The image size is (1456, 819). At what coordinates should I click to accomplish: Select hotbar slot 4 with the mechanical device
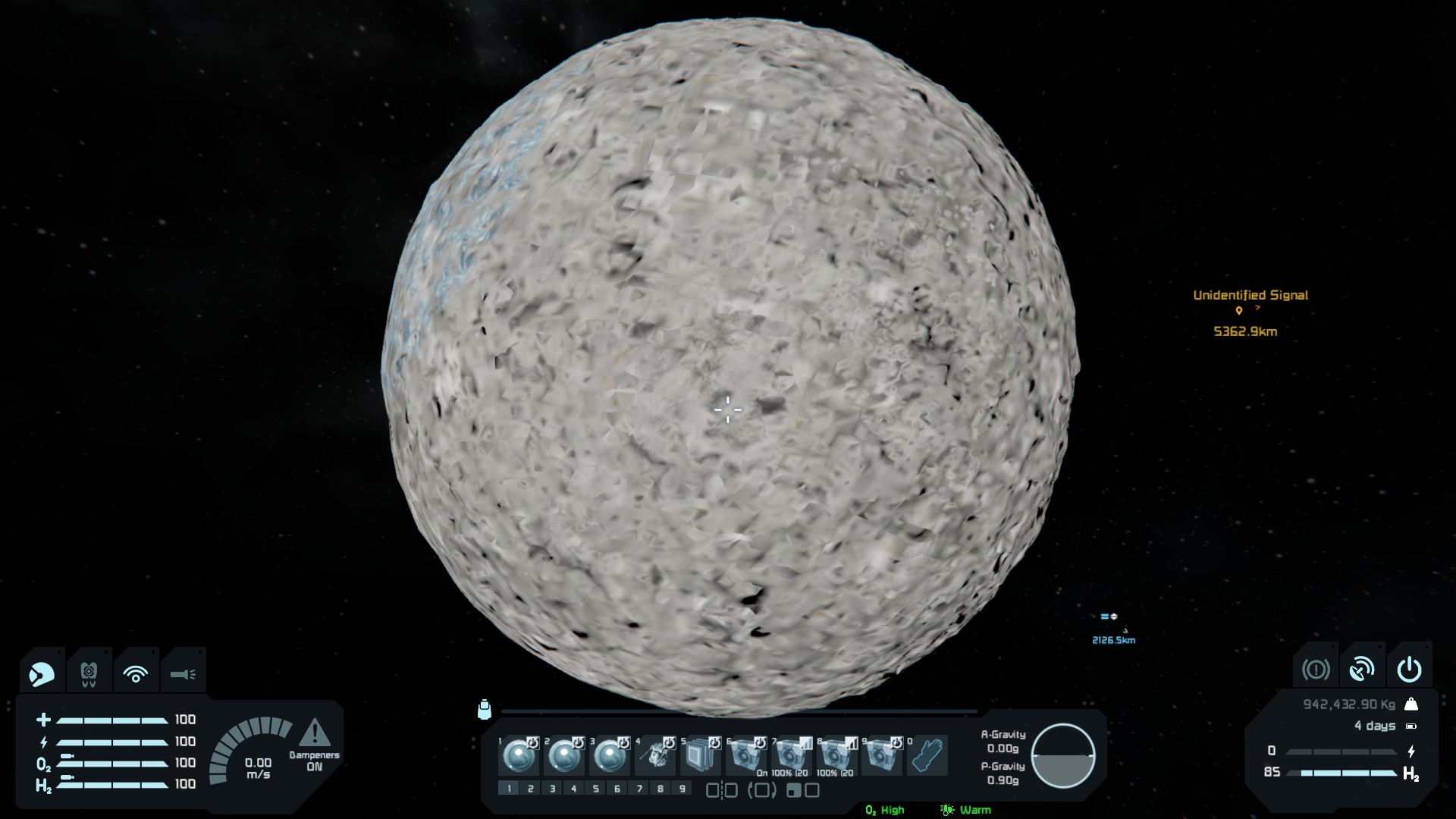[654, 756]
